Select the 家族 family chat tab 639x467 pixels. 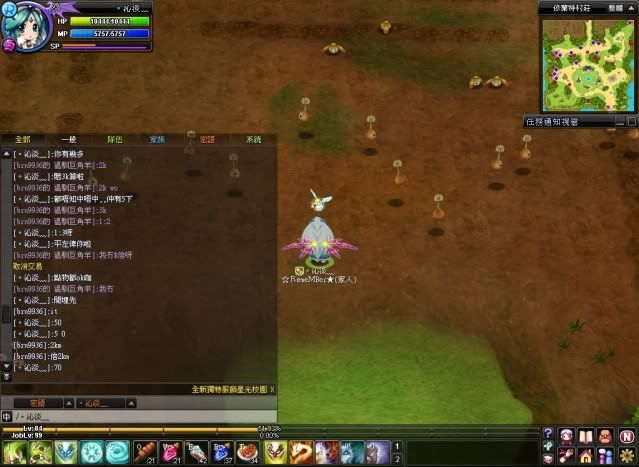(x=158, y=140)
